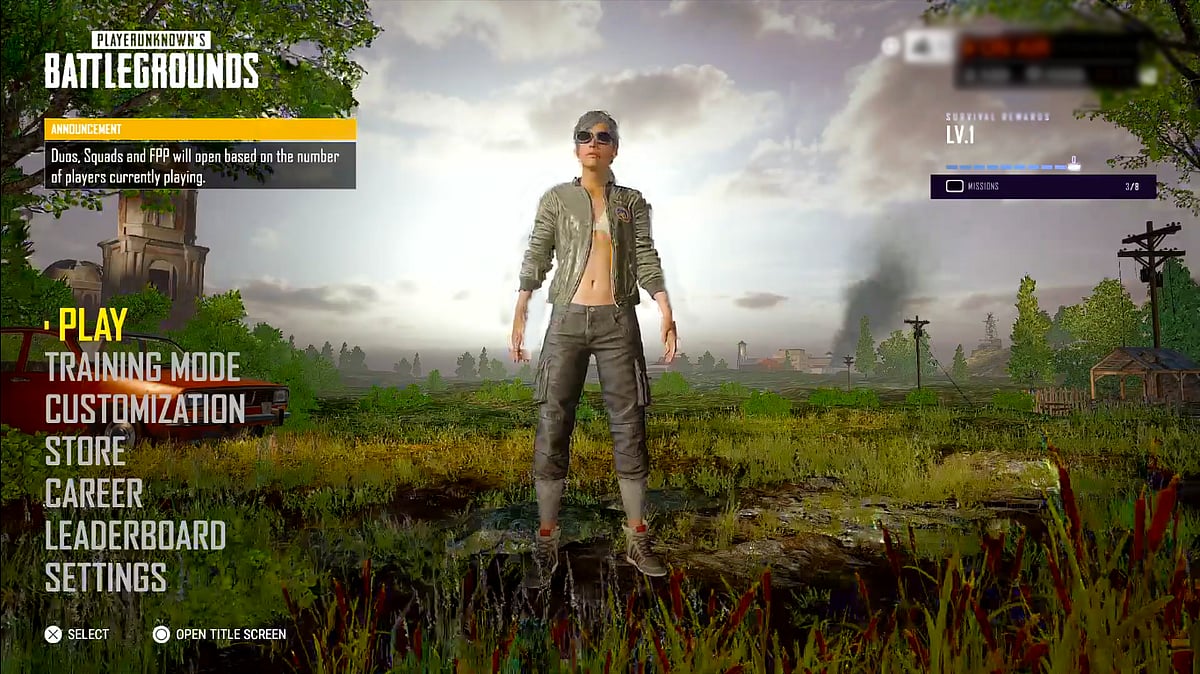Show the Career page
This screenshot has width=1200, height=674.
point(94,493)
